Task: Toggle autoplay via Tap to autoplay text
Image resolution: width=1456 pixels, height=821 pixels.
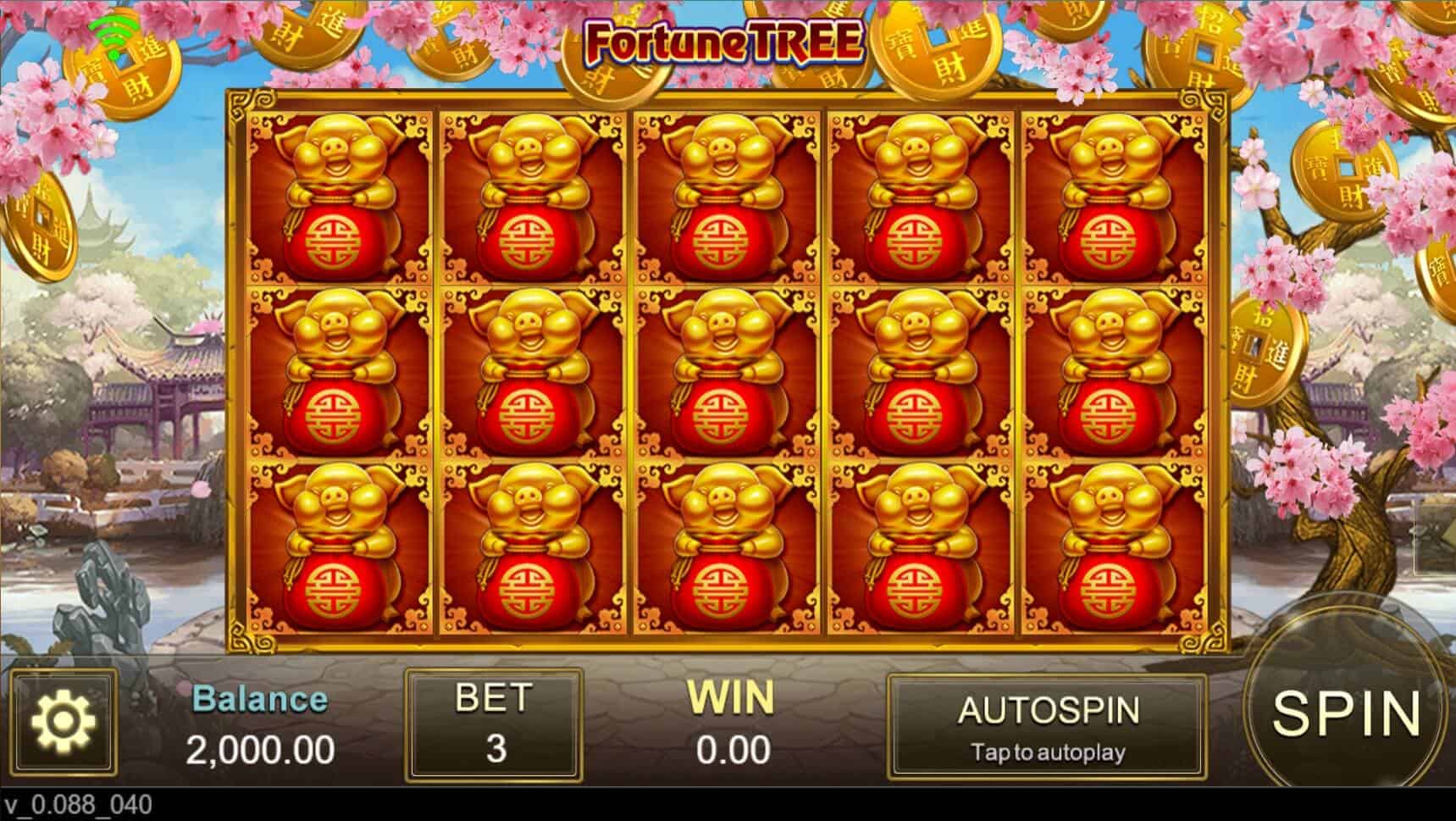Action: pos(1050,752)
